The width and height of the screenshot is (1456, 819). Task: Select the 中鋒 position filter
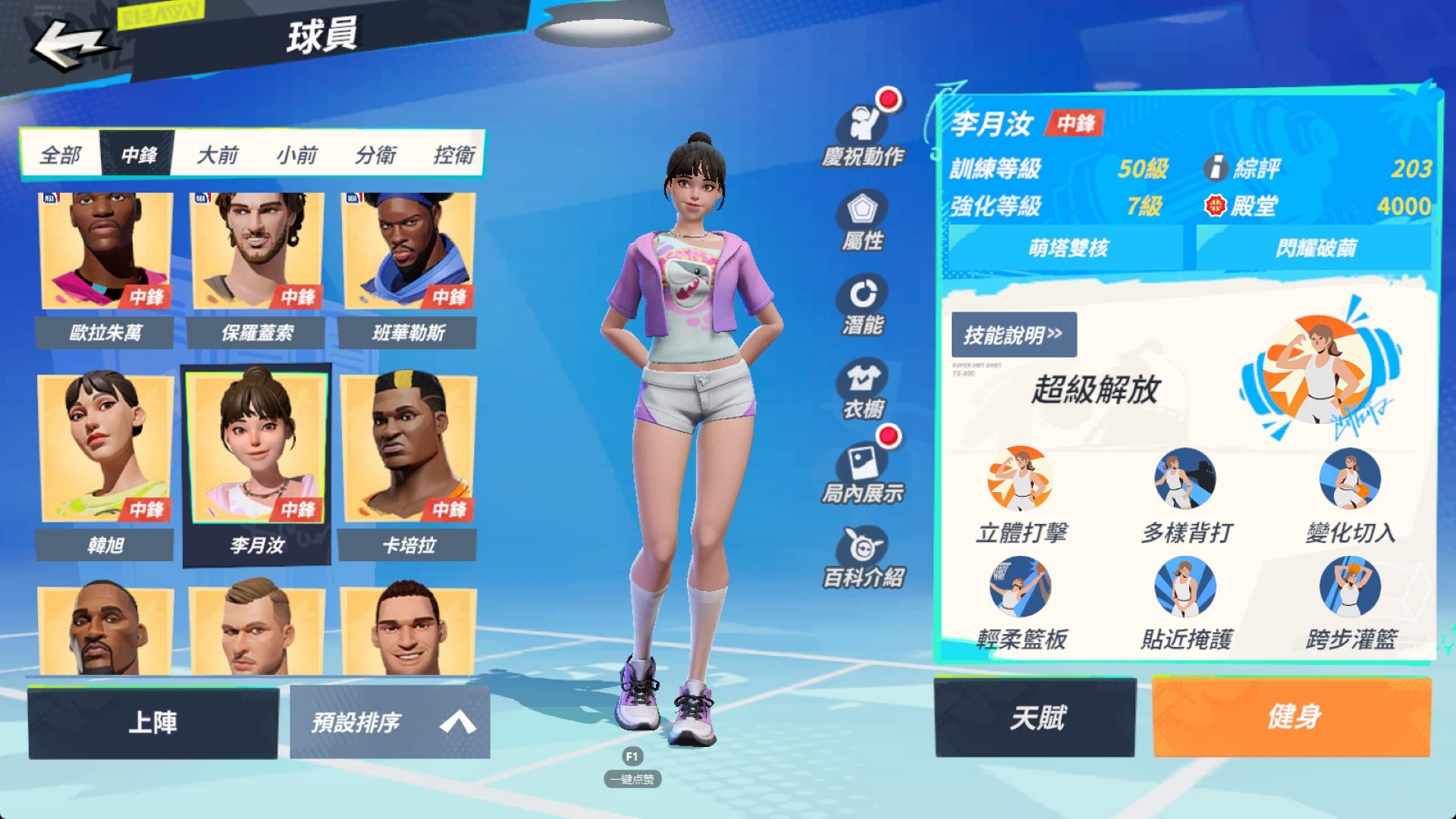tap(137, 154)
